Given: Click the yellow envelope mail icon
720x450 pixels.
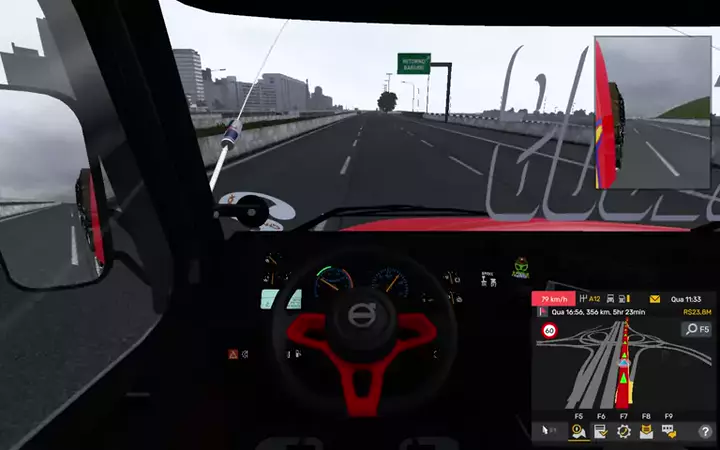Looking at the screenshot, I should pos(654,299).
